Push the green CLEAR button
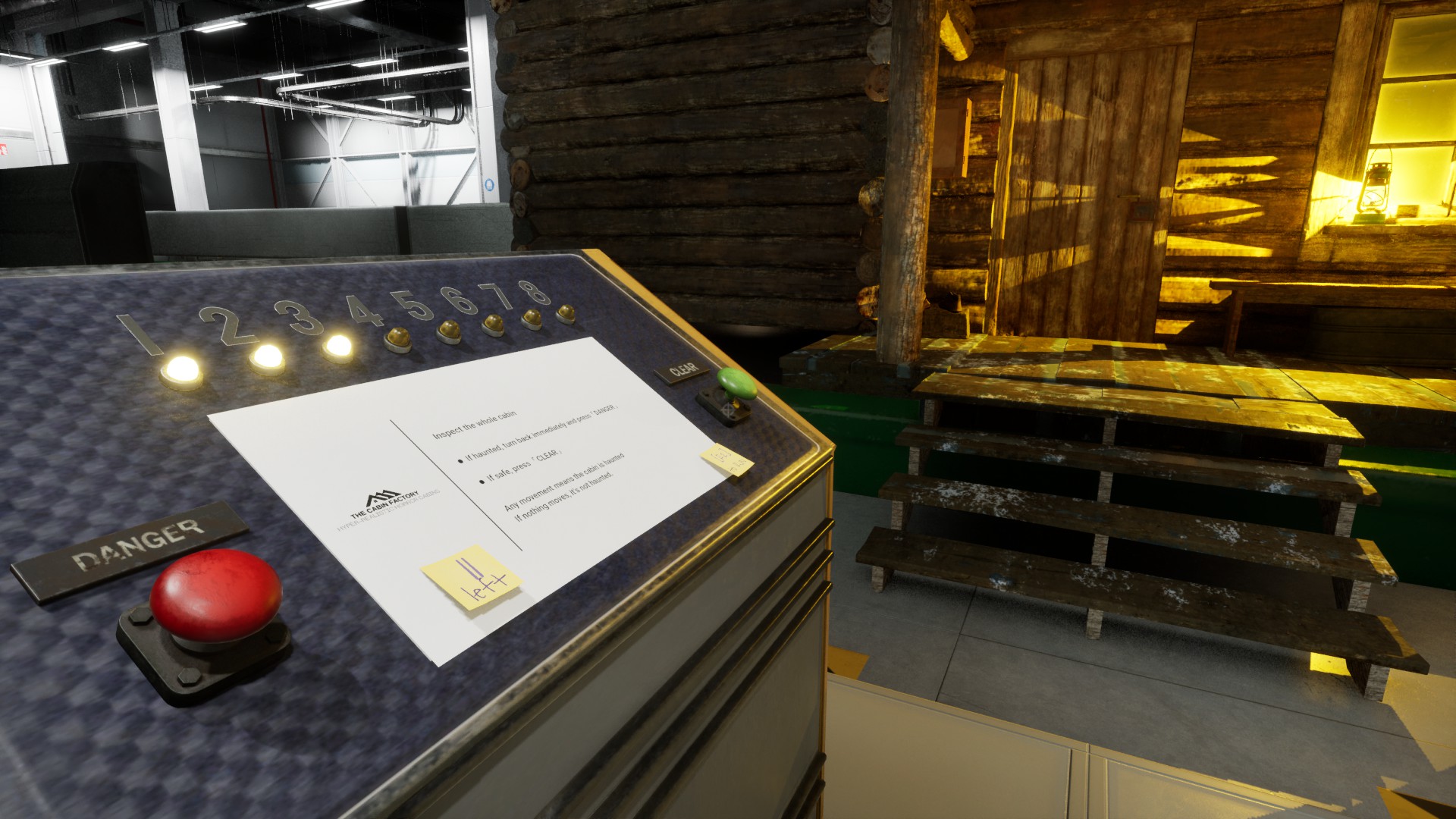 736,384
